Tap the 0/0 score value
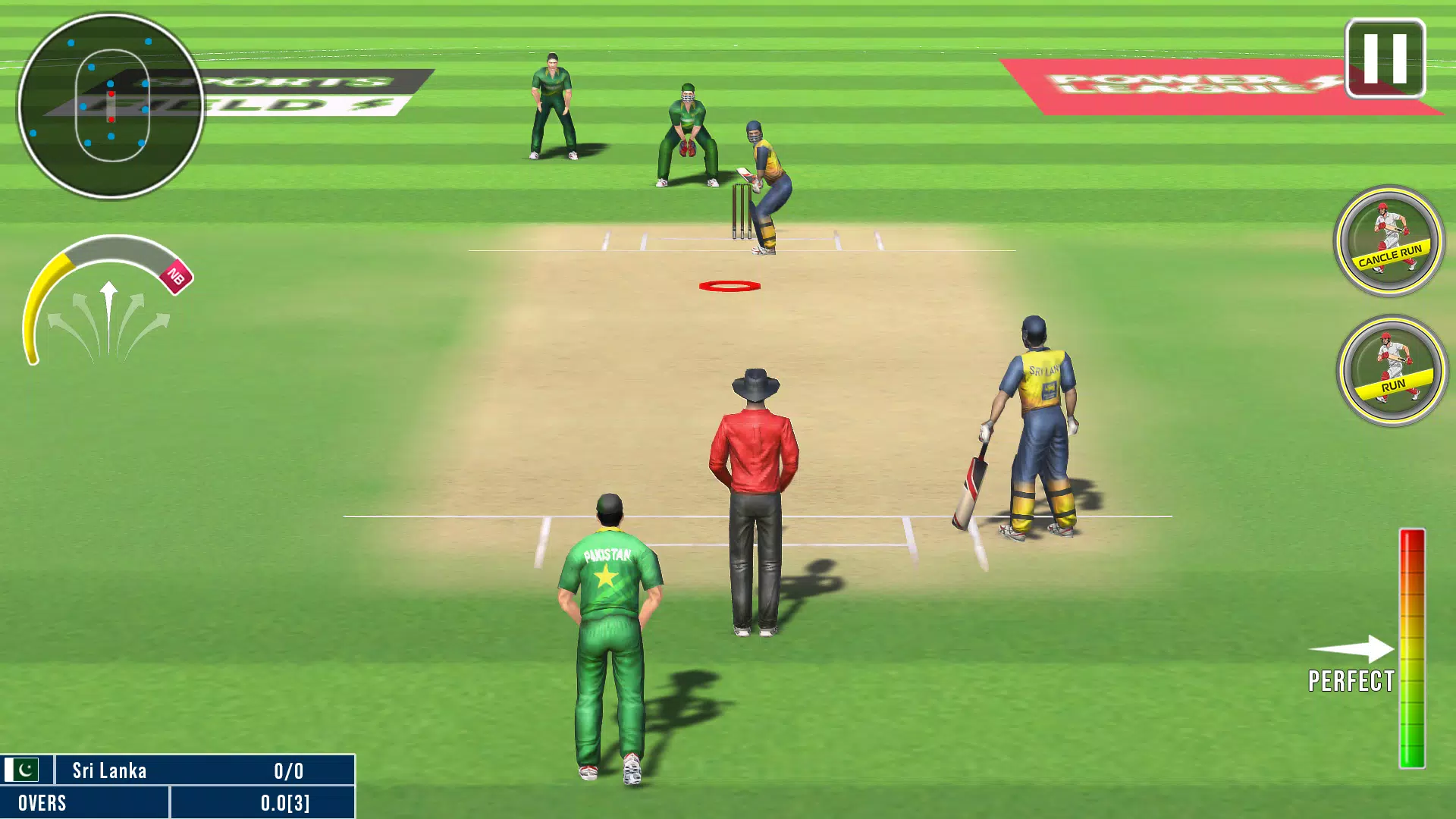1456x819 pixels. click(x=288, y=770)
